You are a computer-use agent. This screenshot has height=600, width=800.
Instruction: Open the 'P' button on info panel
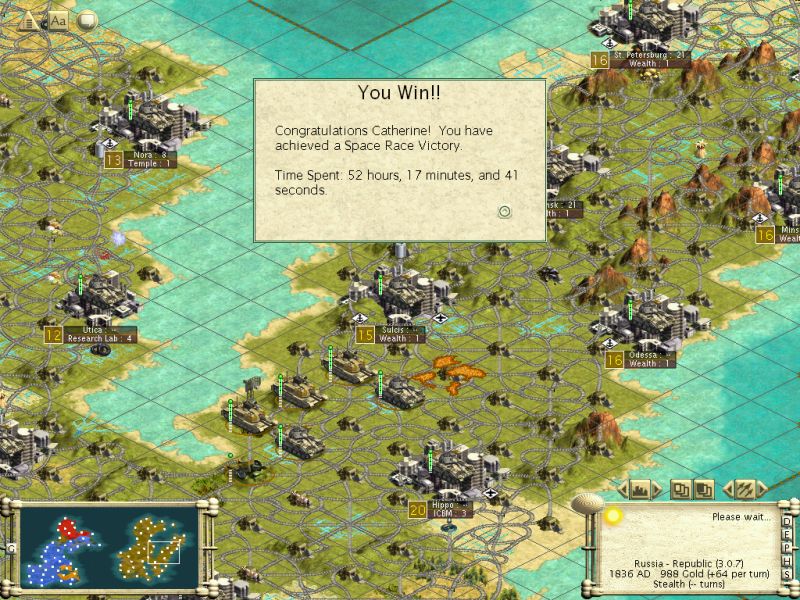pyautogui.click(x=788, y=547)
